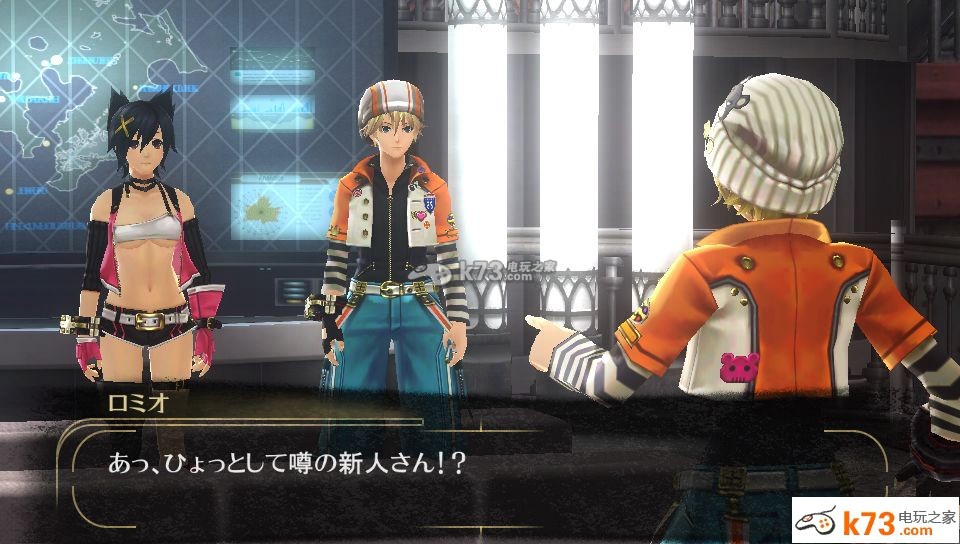Advance Romeo's dialogue text box
This screenshot has height=544, width=960.
point(470,468)
